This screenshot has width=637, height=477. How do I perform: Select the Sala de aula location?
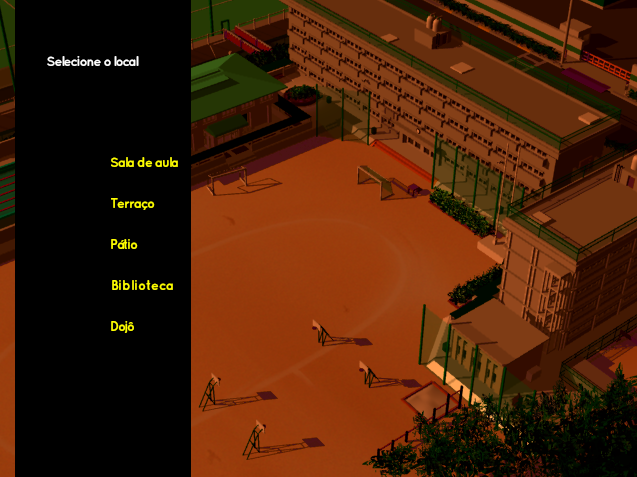click(144, 163)
